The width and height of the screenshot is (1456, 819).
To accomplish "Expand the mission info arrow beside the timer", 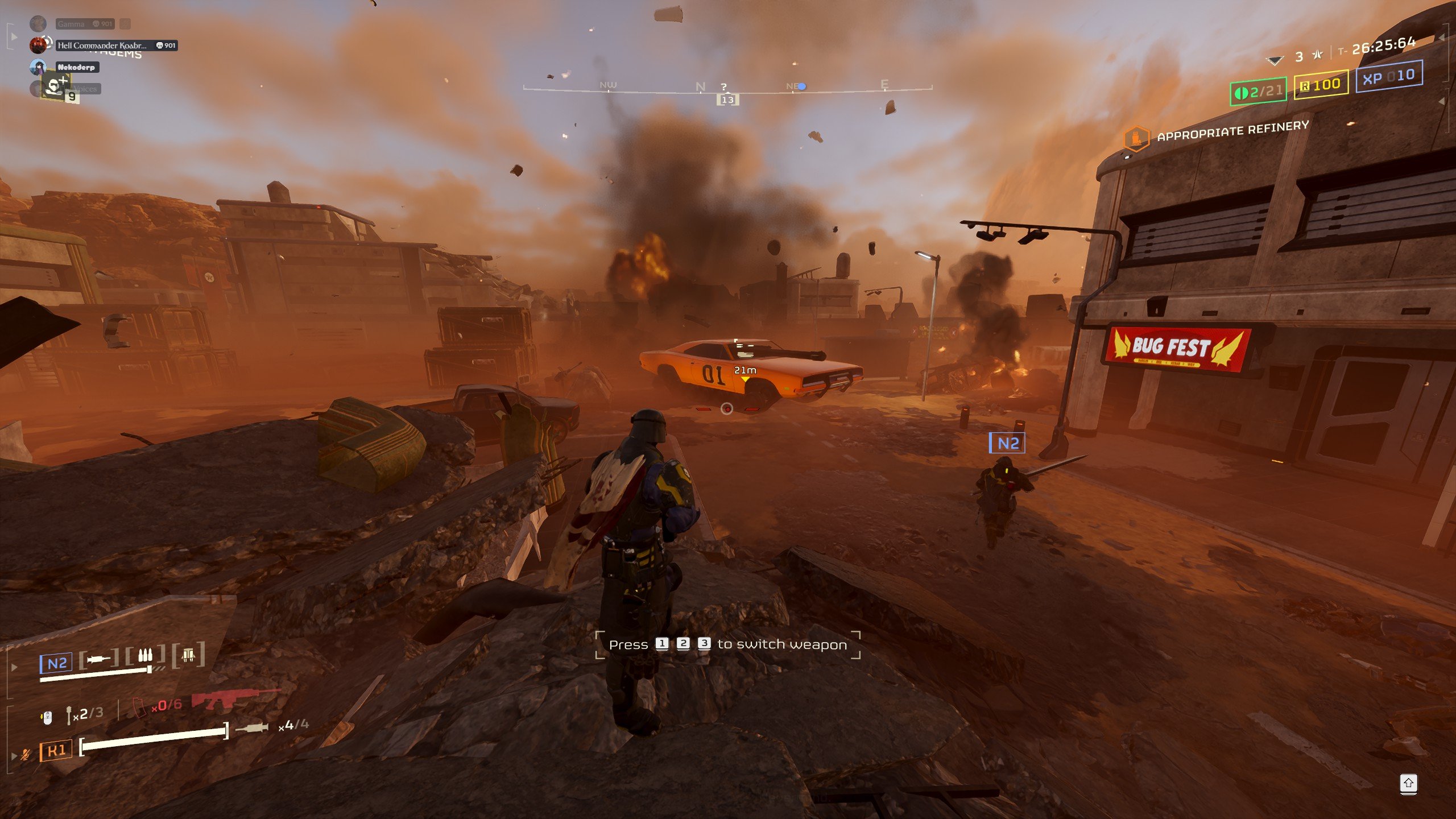I will 1441,38.
